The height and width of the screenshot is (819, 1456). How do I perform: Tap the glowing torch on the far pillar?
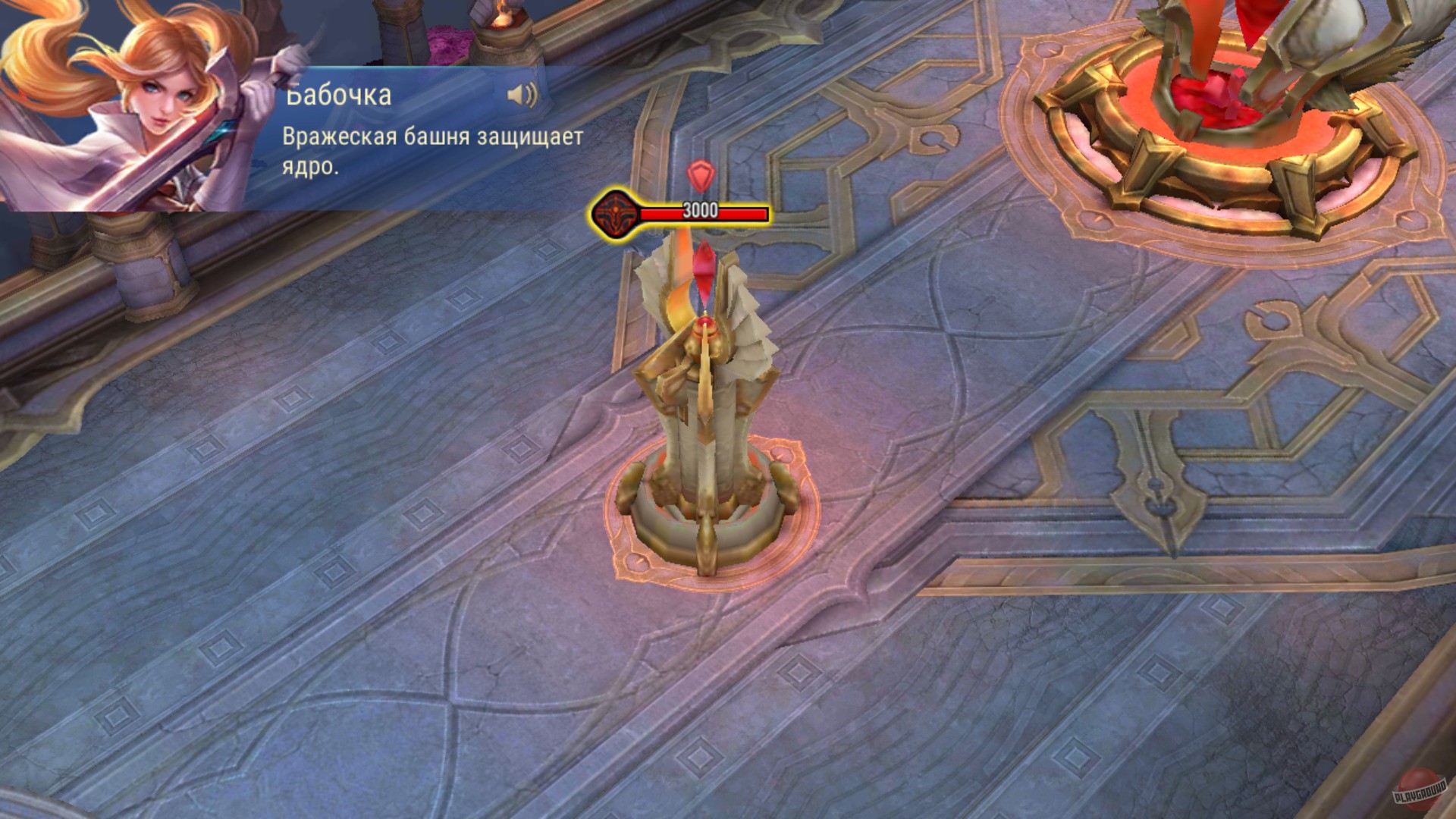pos(504,19)
